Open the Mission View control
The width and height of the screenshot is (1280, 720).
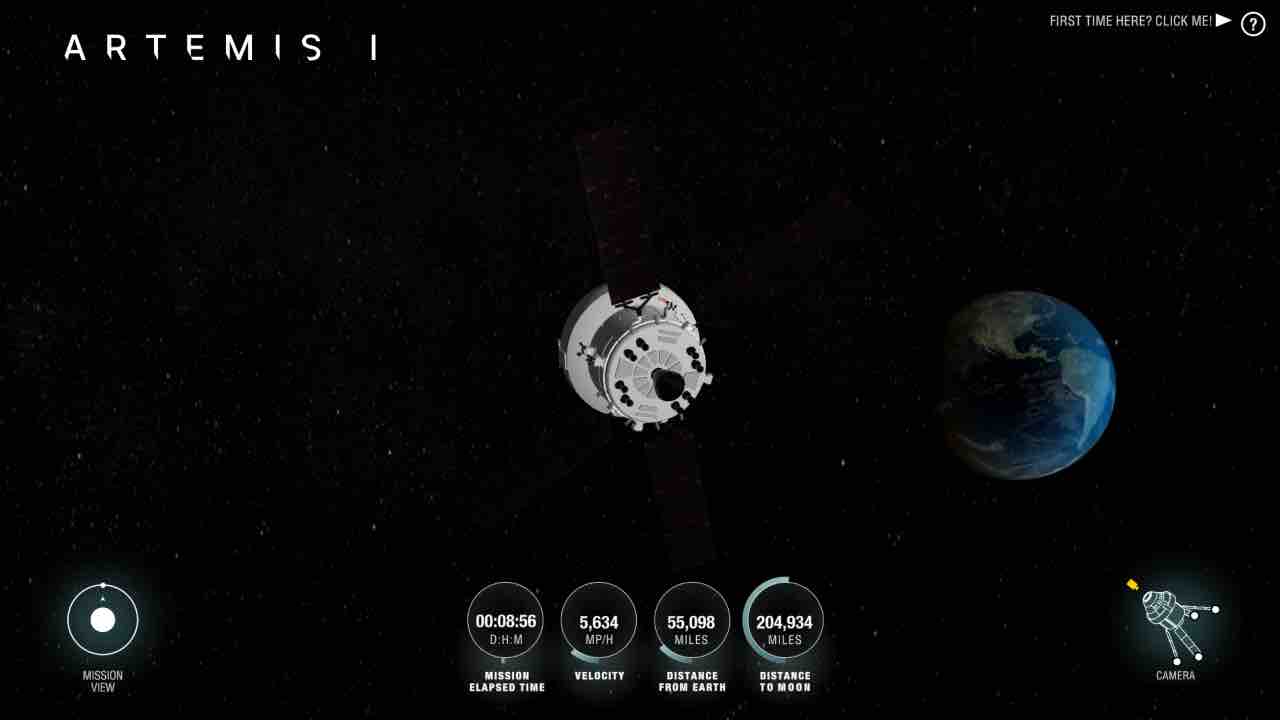(x=103, y=620)
